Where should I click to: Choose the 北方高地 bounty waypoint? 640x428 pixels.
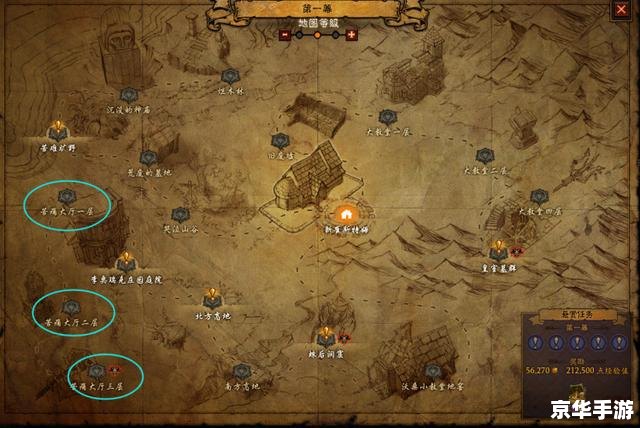(x=212, y=298)
